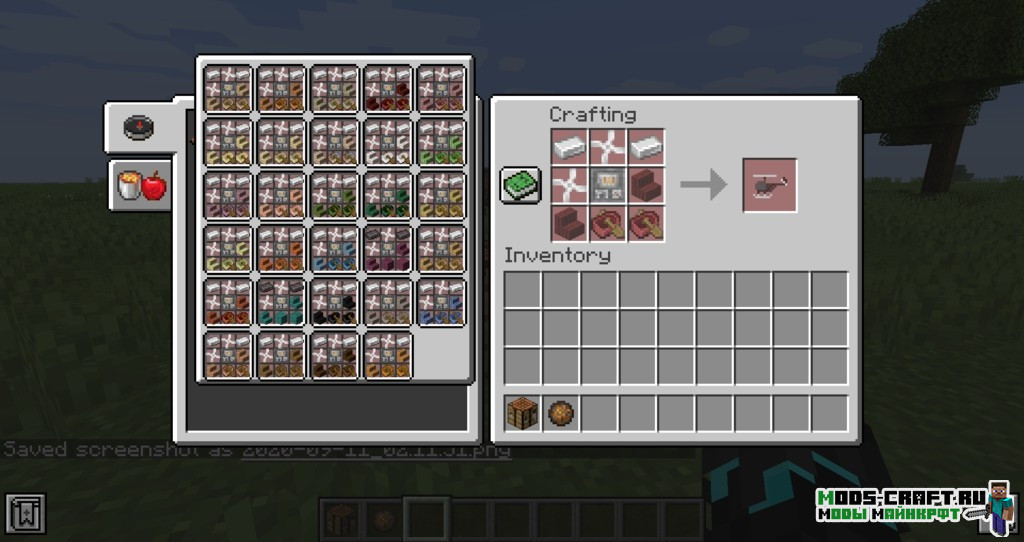Take the helicopter from the crafting result slot
Screen dimensions: 1024x542
coord(769,185)
